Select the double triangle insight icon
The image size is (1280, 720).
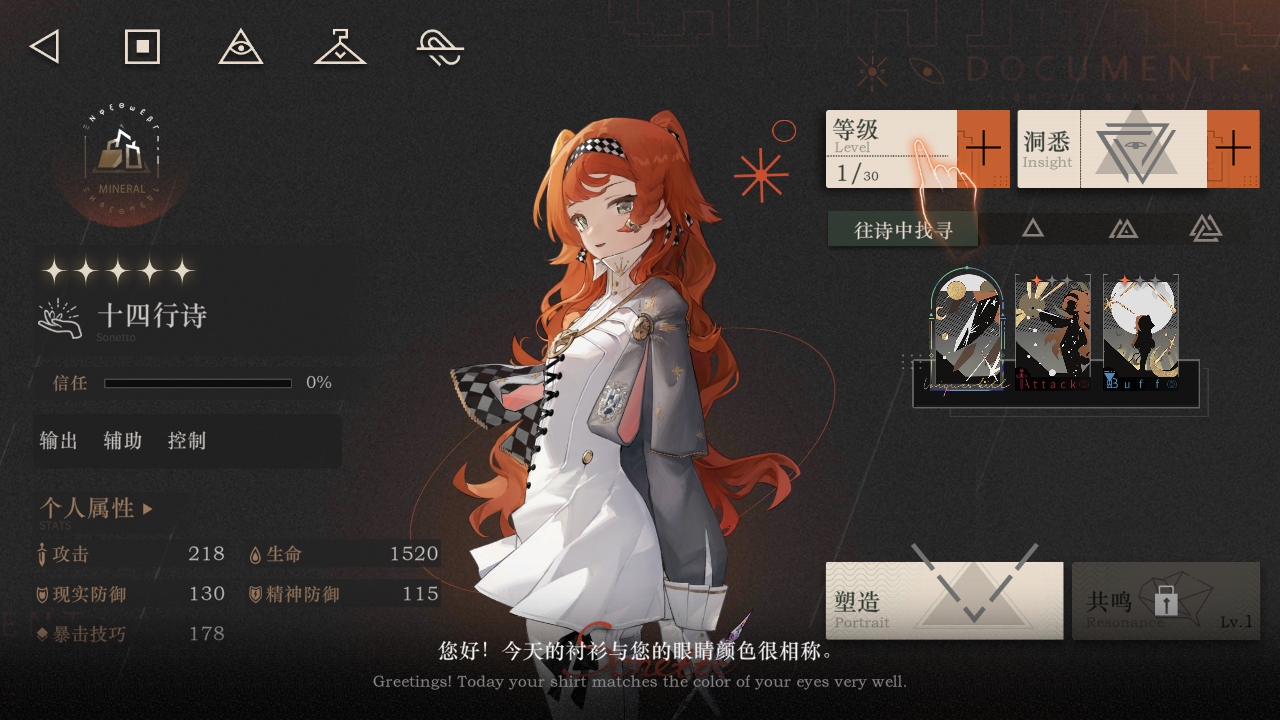click(1123, 229)
